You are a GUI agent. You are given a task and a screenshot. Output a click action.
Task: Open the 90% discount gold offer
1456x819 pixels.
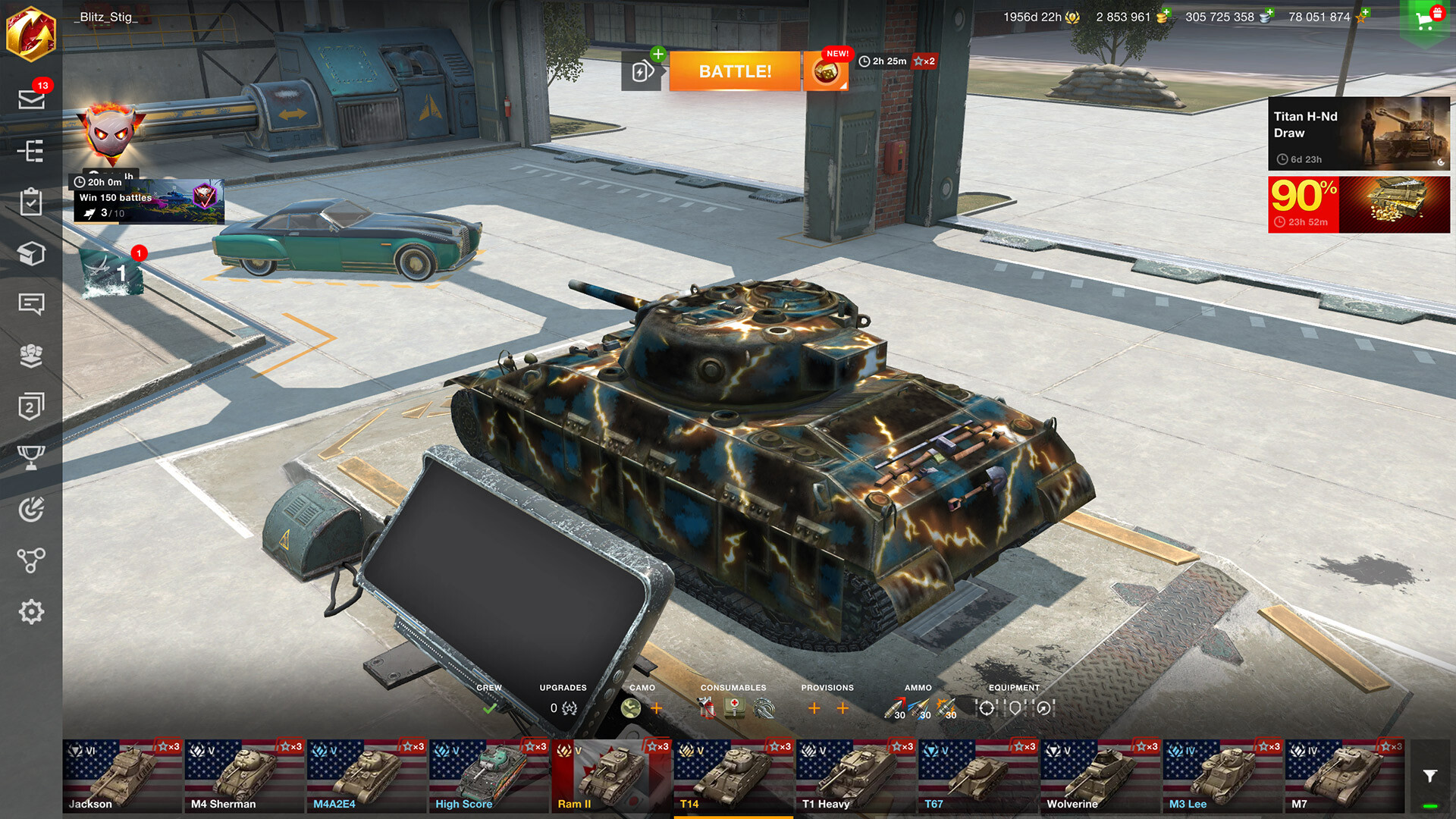tap(1357, 203)
